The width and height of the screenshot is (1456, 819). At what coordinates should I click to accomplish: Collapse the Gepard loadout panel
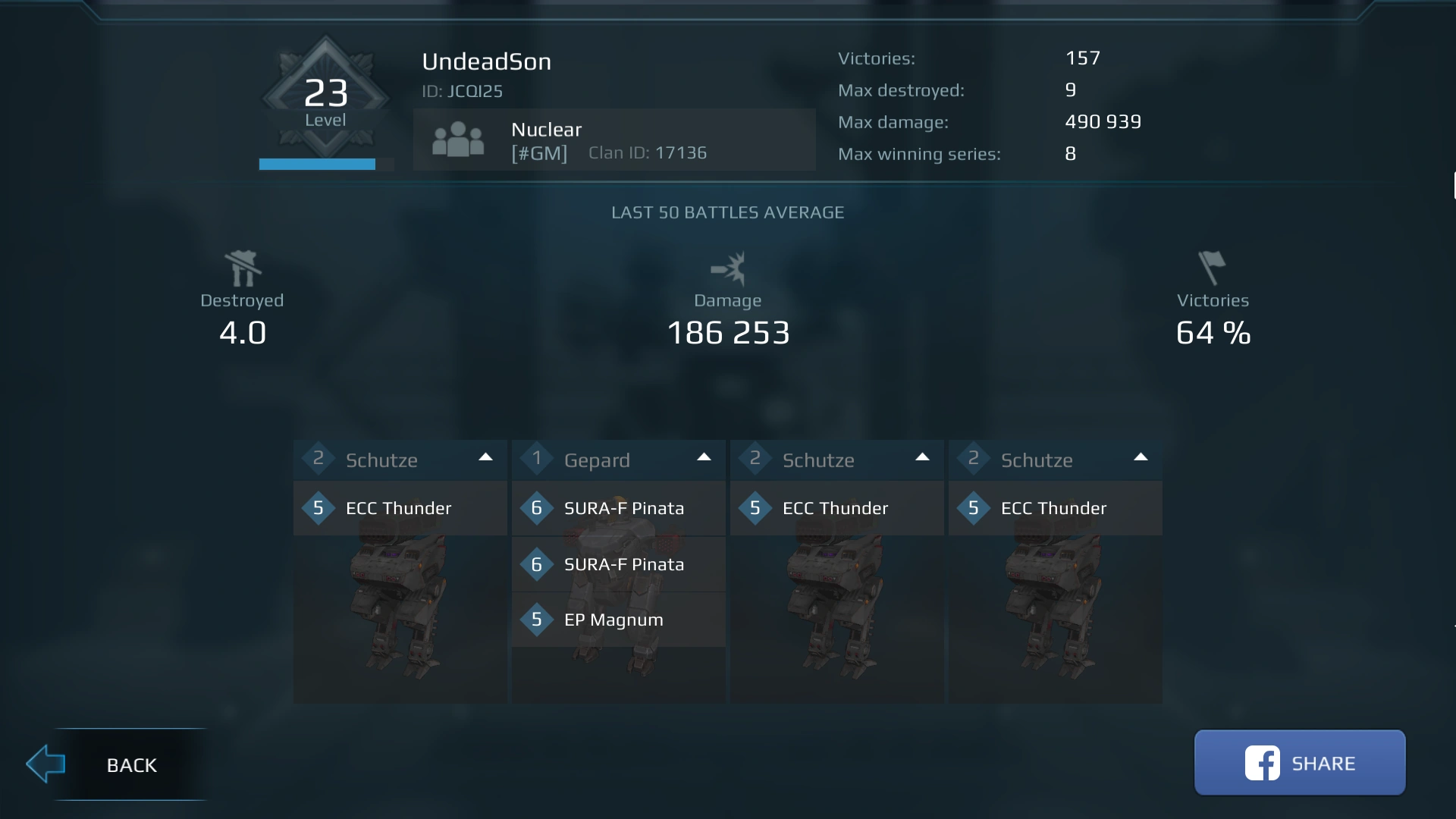click(x=704, y=457)
